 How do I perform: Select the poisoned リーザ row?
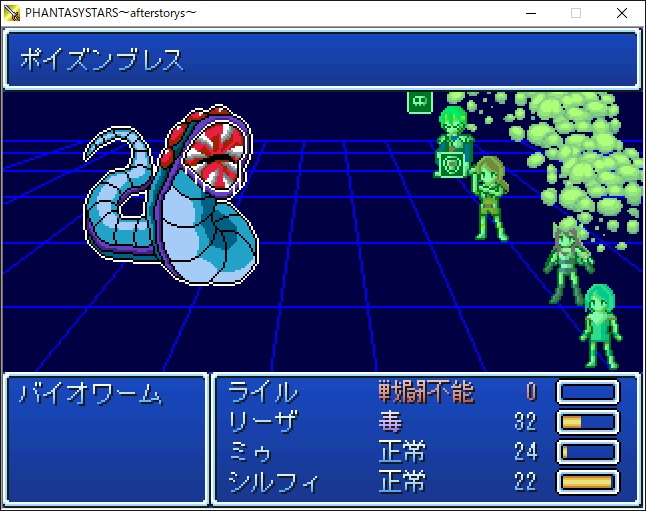point(263,421)
